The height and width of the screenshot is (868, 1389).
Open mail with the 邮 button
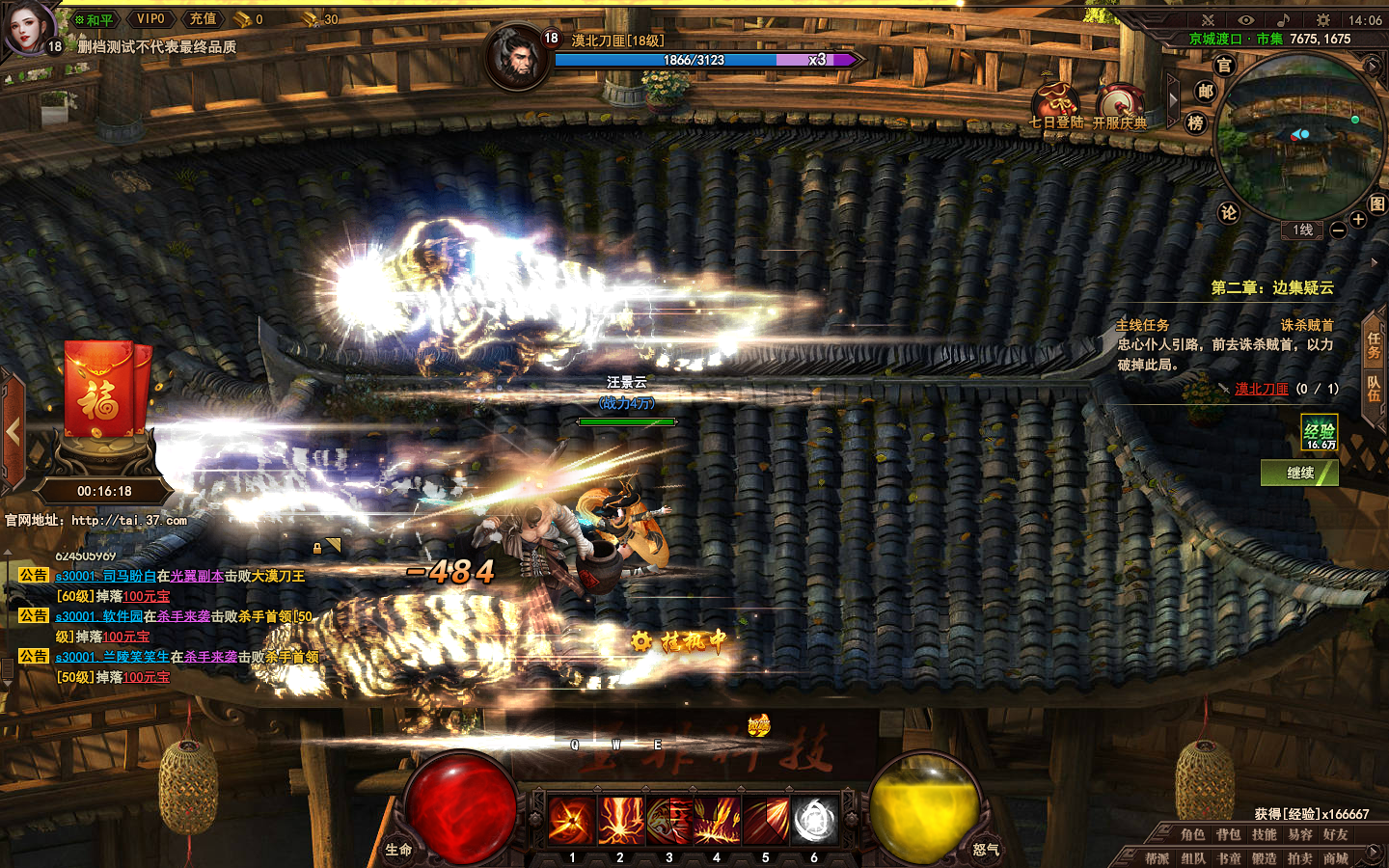1205,91
